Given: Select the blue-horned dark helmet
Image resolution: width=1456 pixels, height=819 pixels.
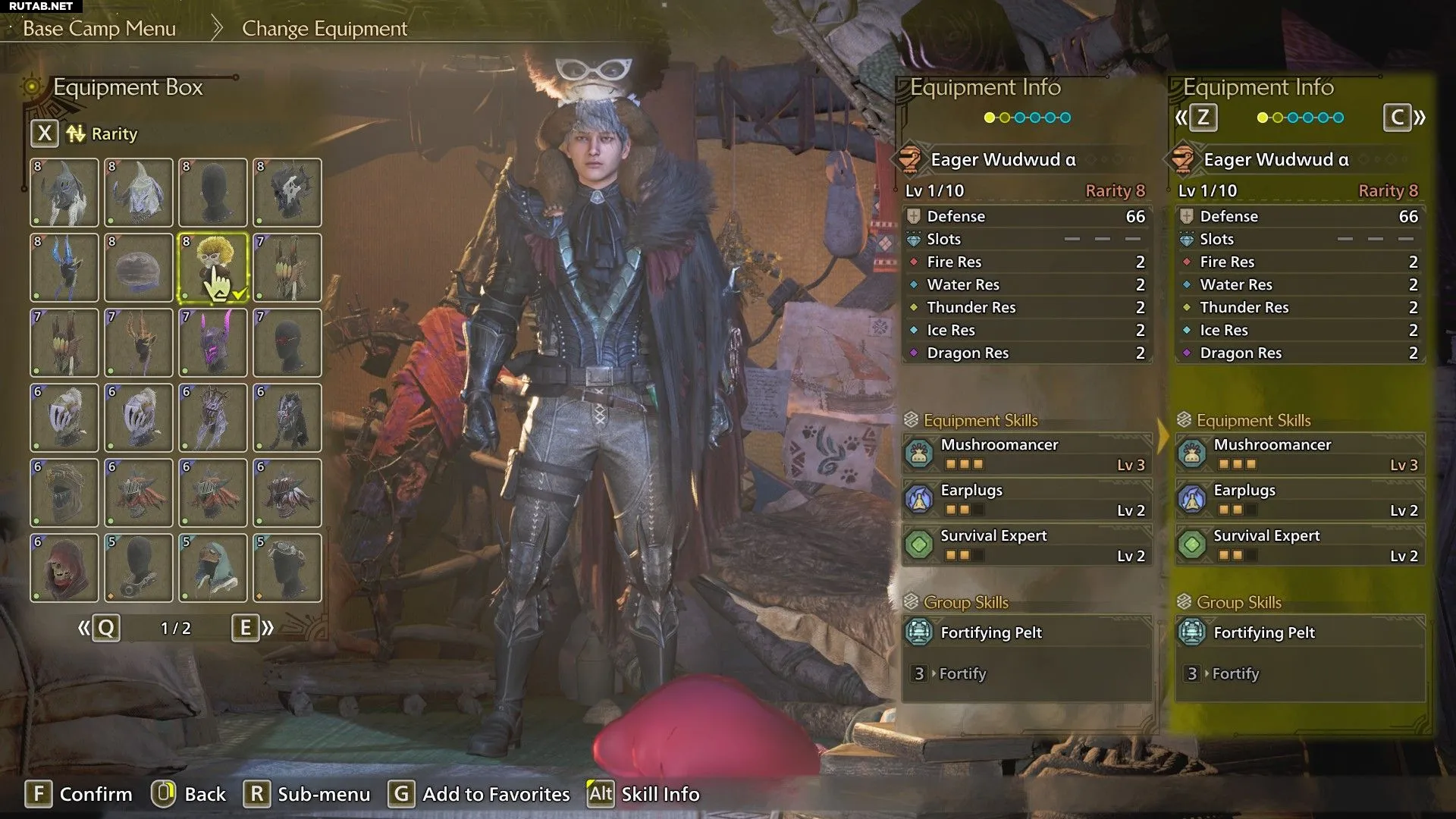Looking at the screenshot, I should point(64,267).
